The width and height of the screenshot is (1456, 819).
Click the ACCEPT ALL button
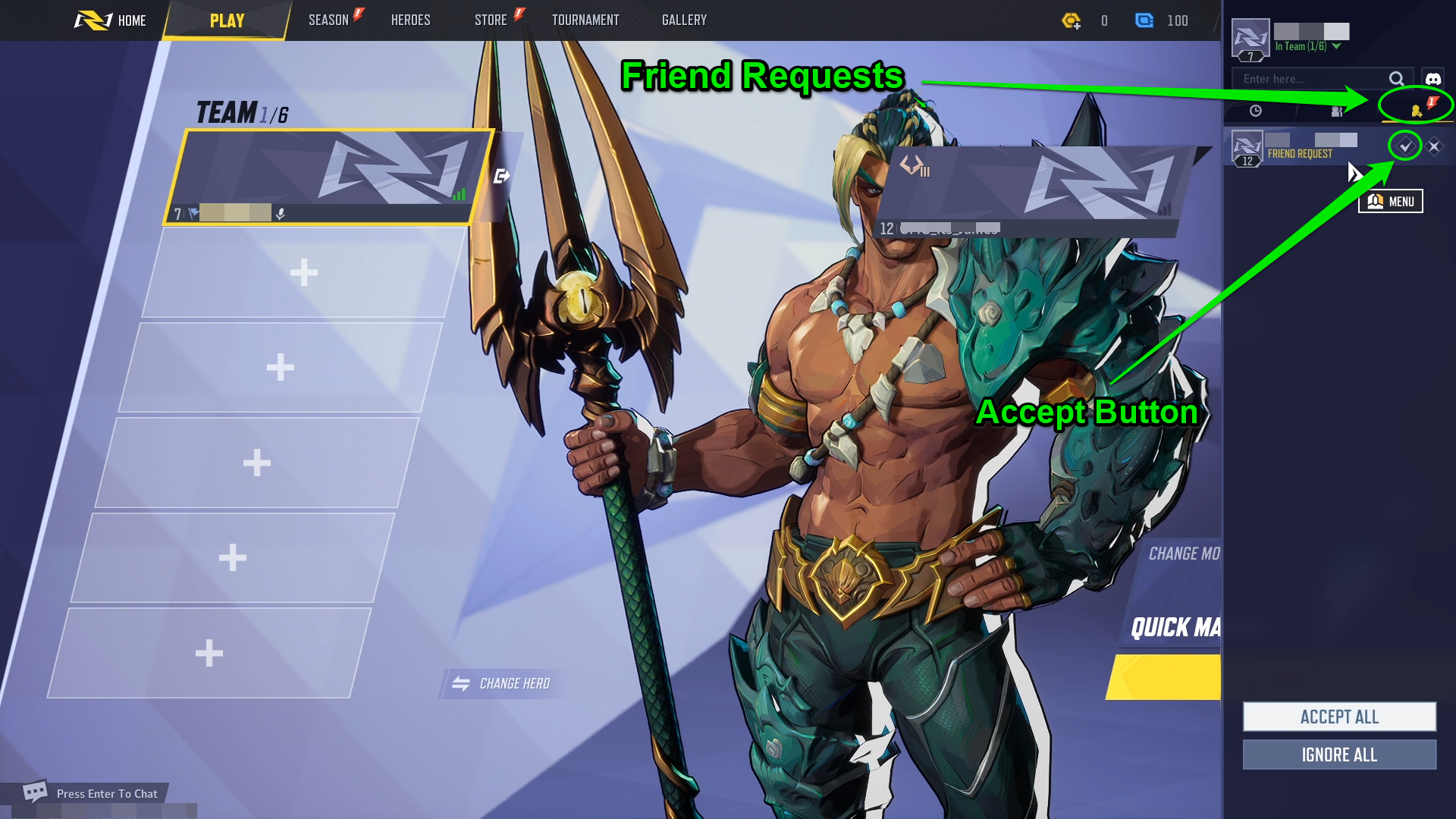pyautogui.click(x=1339, y=717)
